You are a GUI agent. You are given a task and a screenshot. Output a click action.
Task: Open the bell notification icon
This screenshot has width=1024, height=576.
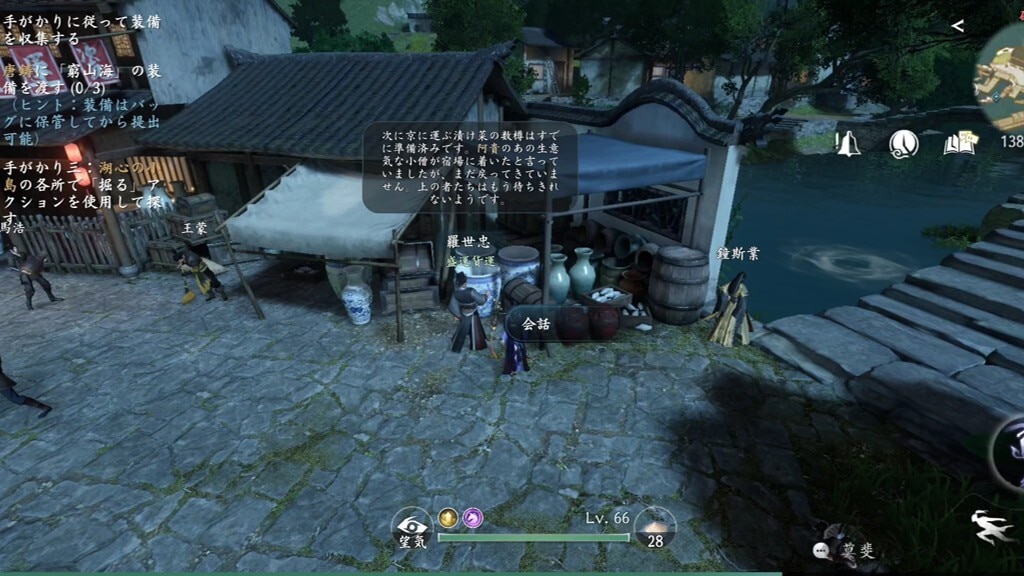tap(848, 143)
